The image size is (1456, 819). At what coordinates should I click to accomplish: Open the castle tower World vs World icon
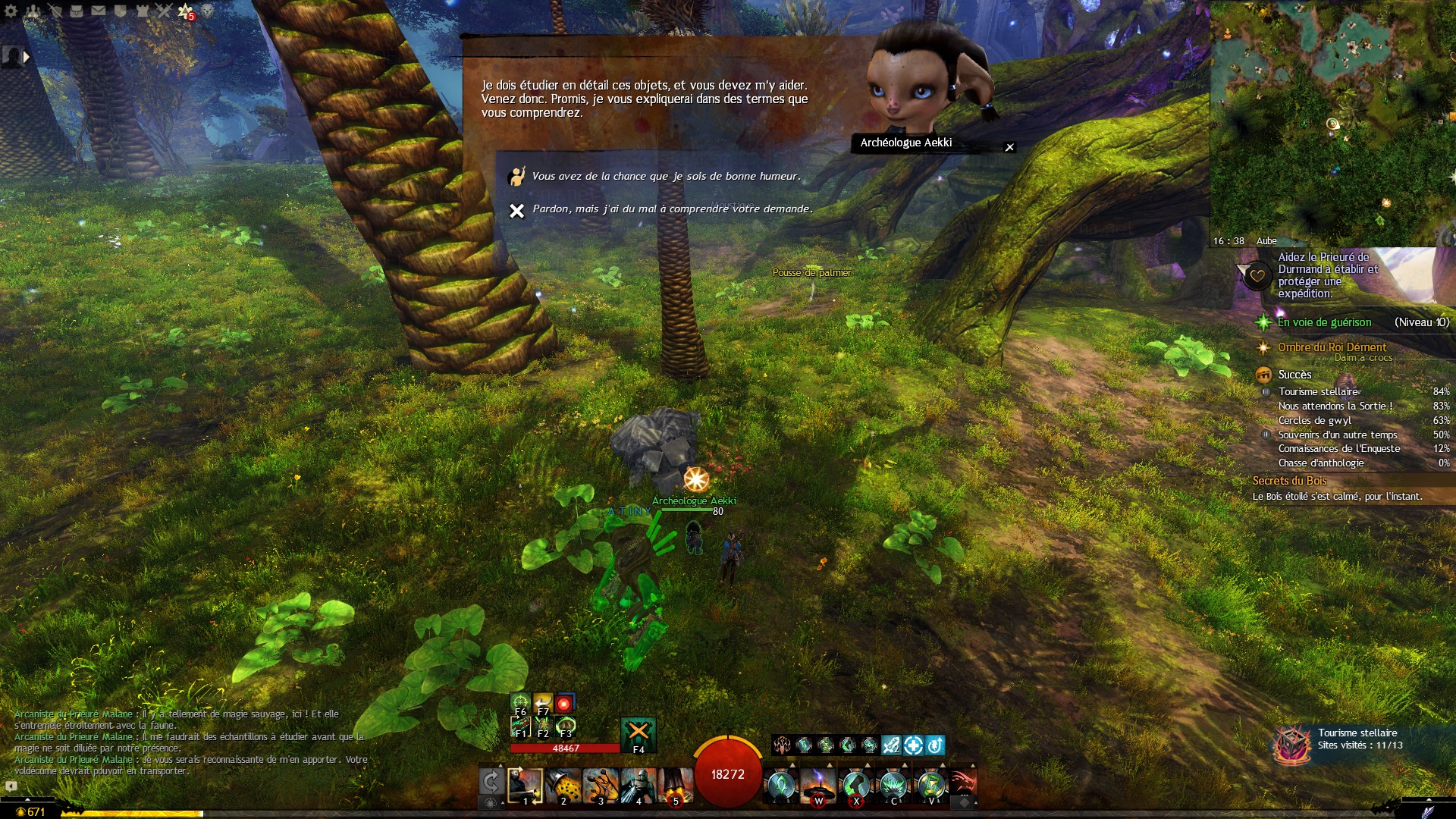tap(143, 11)
